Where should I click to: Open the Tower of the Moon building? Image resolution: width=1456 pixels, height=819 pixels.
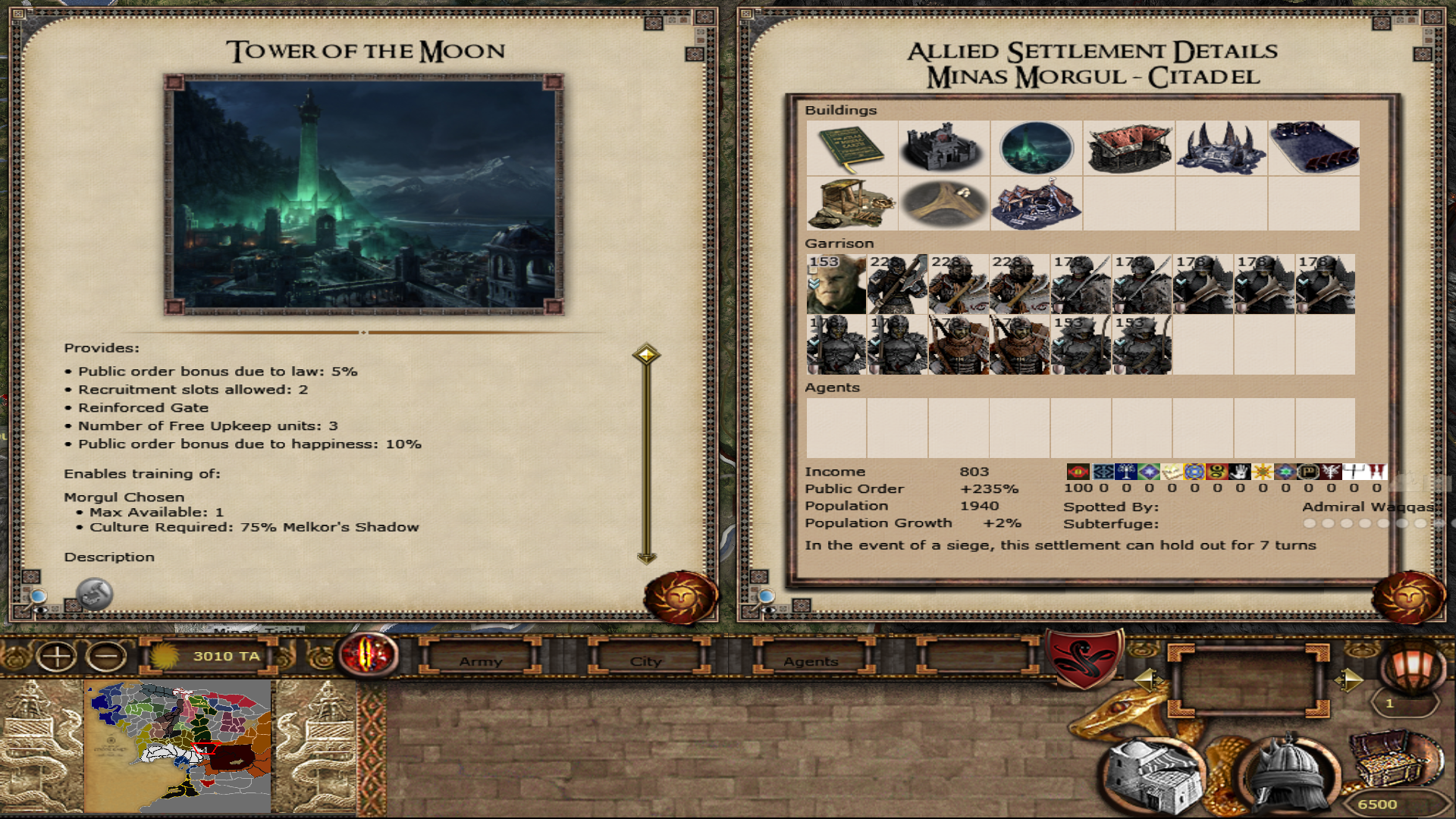tap(1036, 148)
